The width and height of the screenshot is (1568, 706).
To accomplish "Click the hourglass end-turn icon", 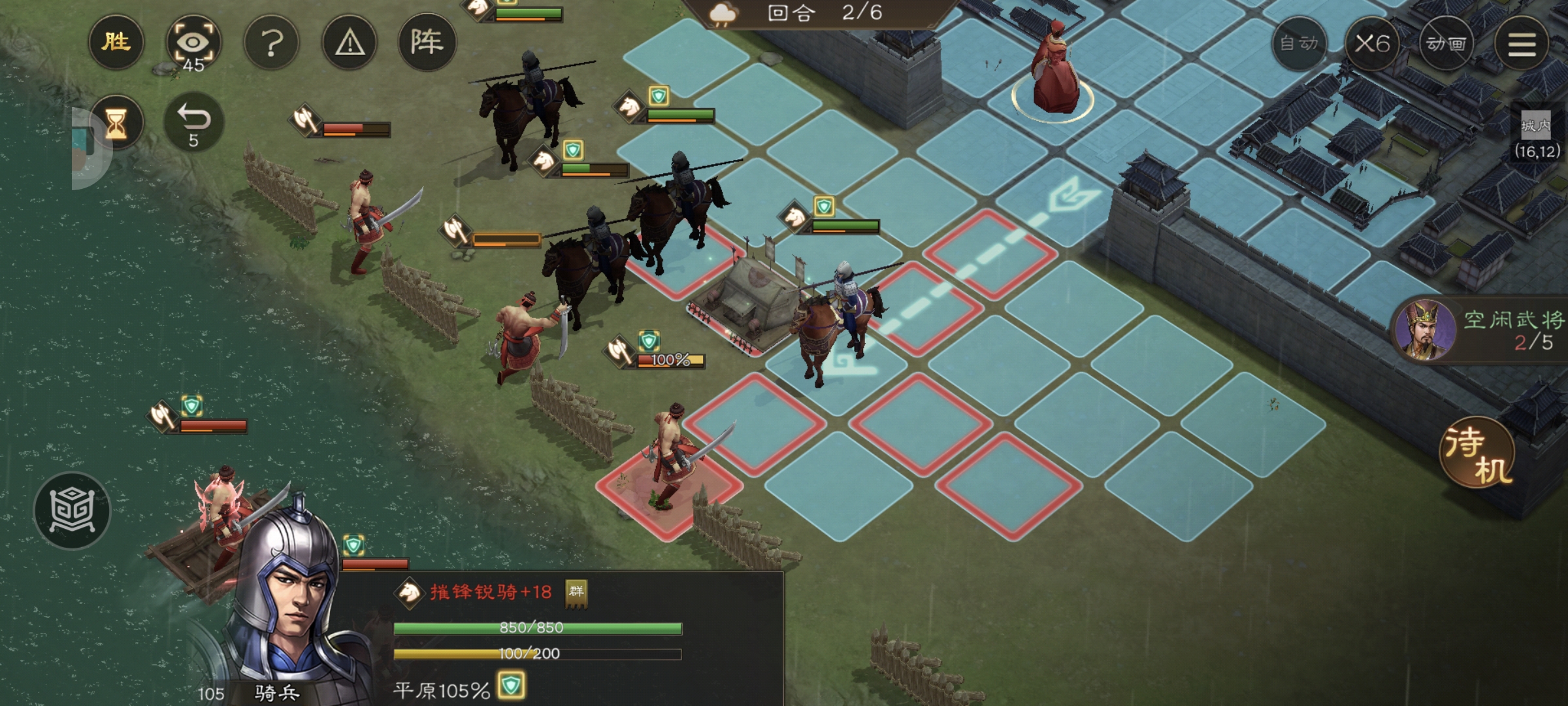I will (116, 123).
